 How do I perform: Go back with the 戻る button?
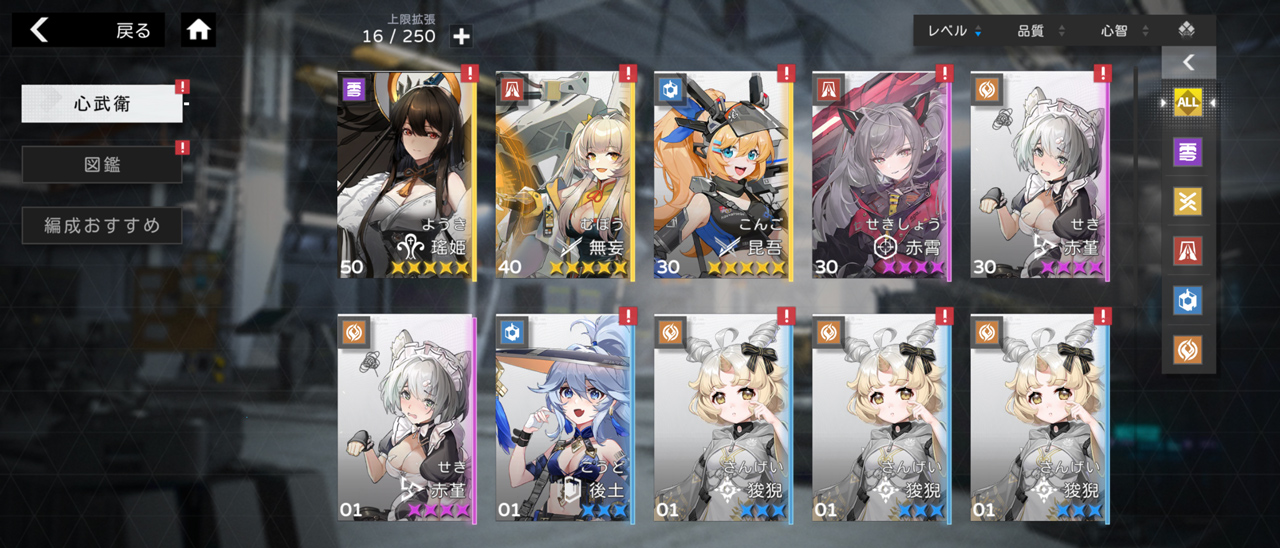click(x=89, y=30)
